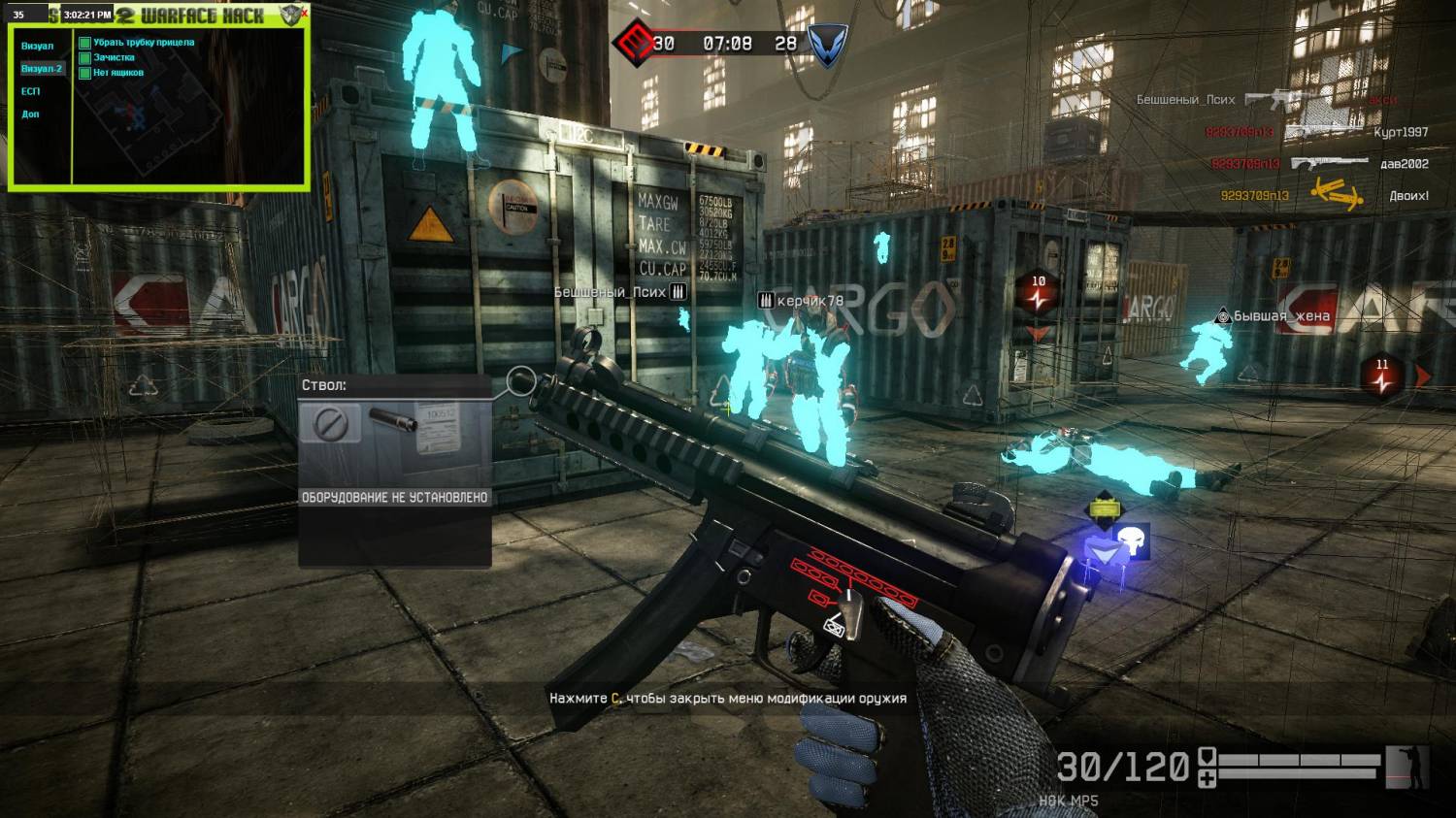
Task: Enable the Нет ящиков checkbox
Action: click(x=84, y=73)
